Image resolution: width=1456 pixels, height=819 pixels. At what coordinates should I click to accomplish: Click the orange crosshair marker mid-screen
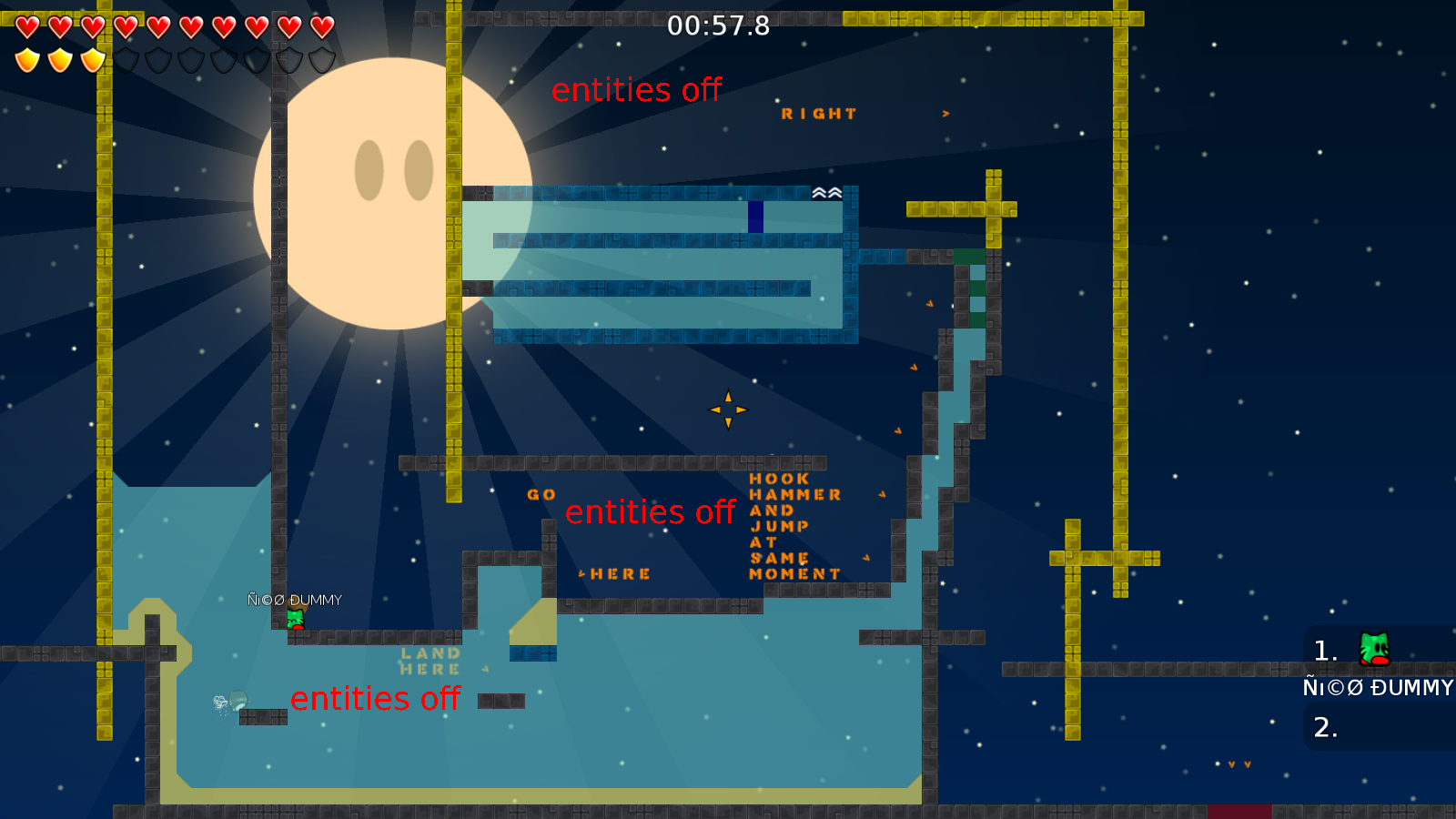click(x=728, y=409)
